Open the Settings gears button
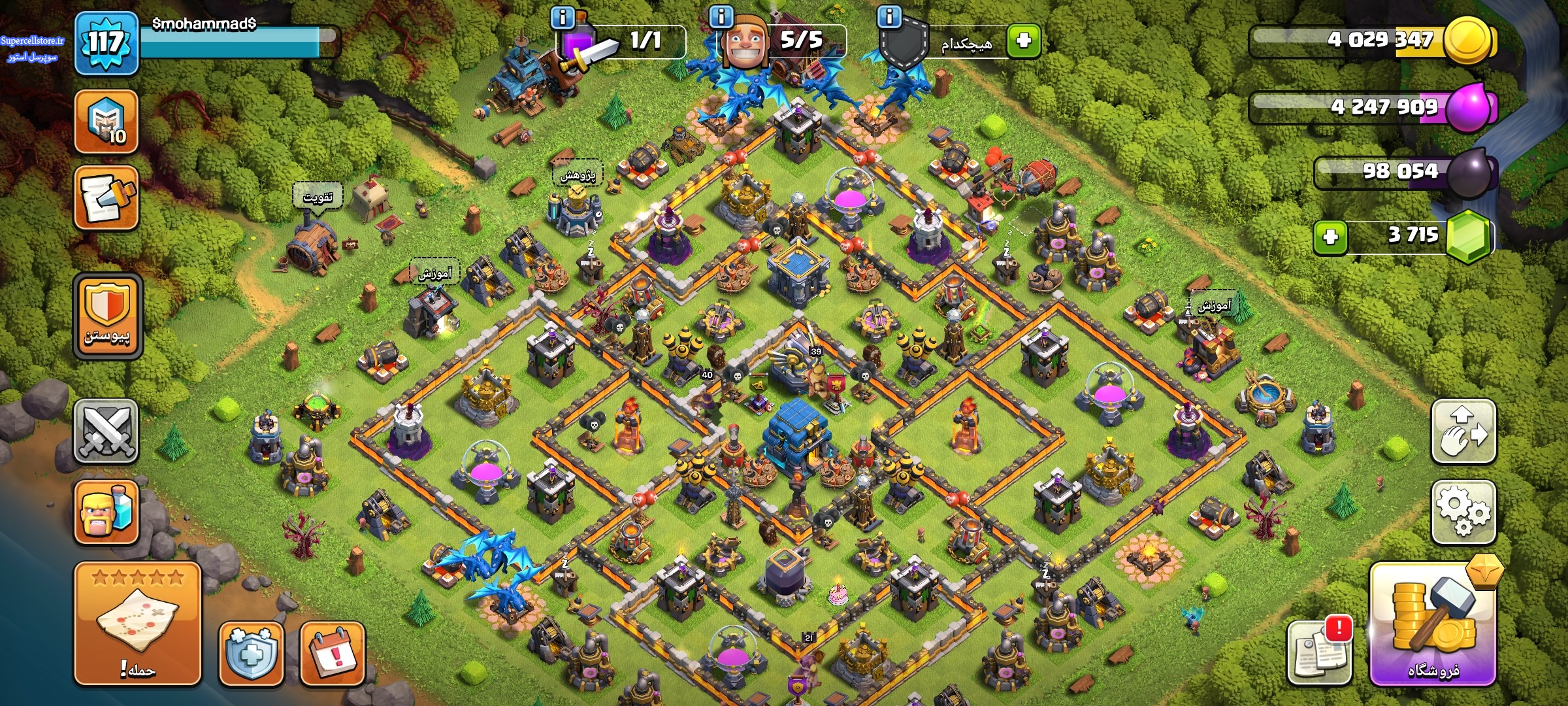 [x=1463, y=511]
